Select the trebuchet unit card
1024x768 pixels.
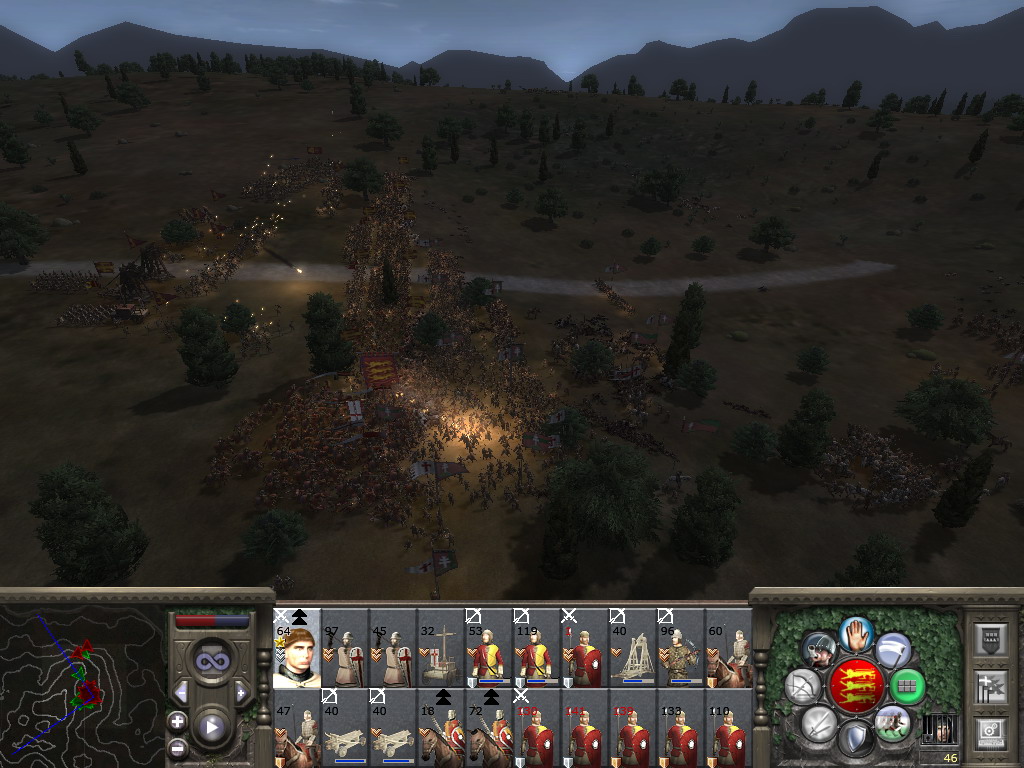632,650
